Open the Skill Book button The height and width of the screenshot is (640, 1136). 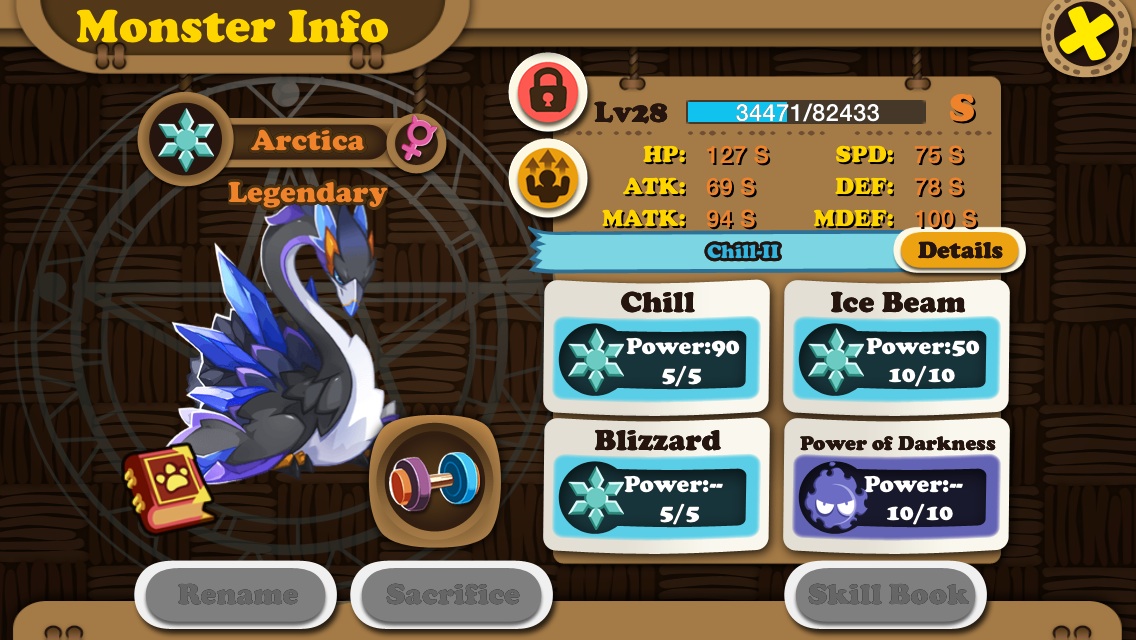[887, 595]
